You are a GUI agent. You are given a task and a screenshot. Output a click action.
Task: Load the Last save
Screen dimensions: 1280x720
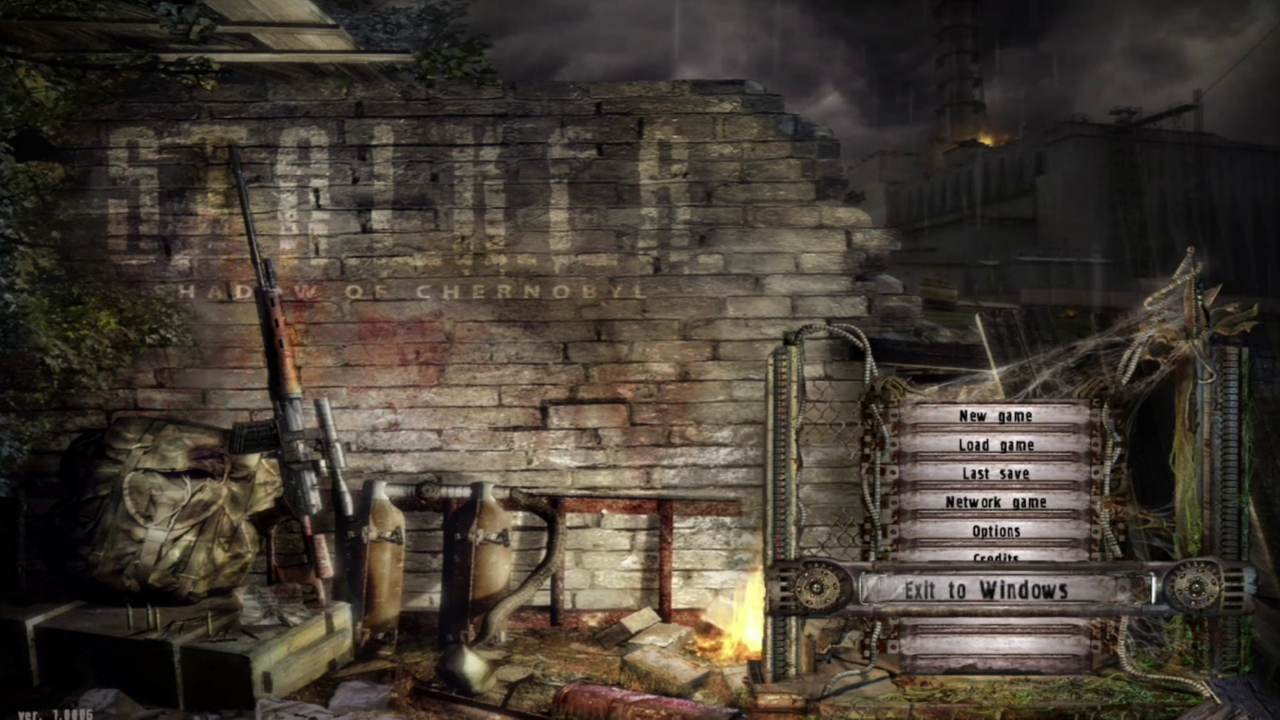(995, 473)
